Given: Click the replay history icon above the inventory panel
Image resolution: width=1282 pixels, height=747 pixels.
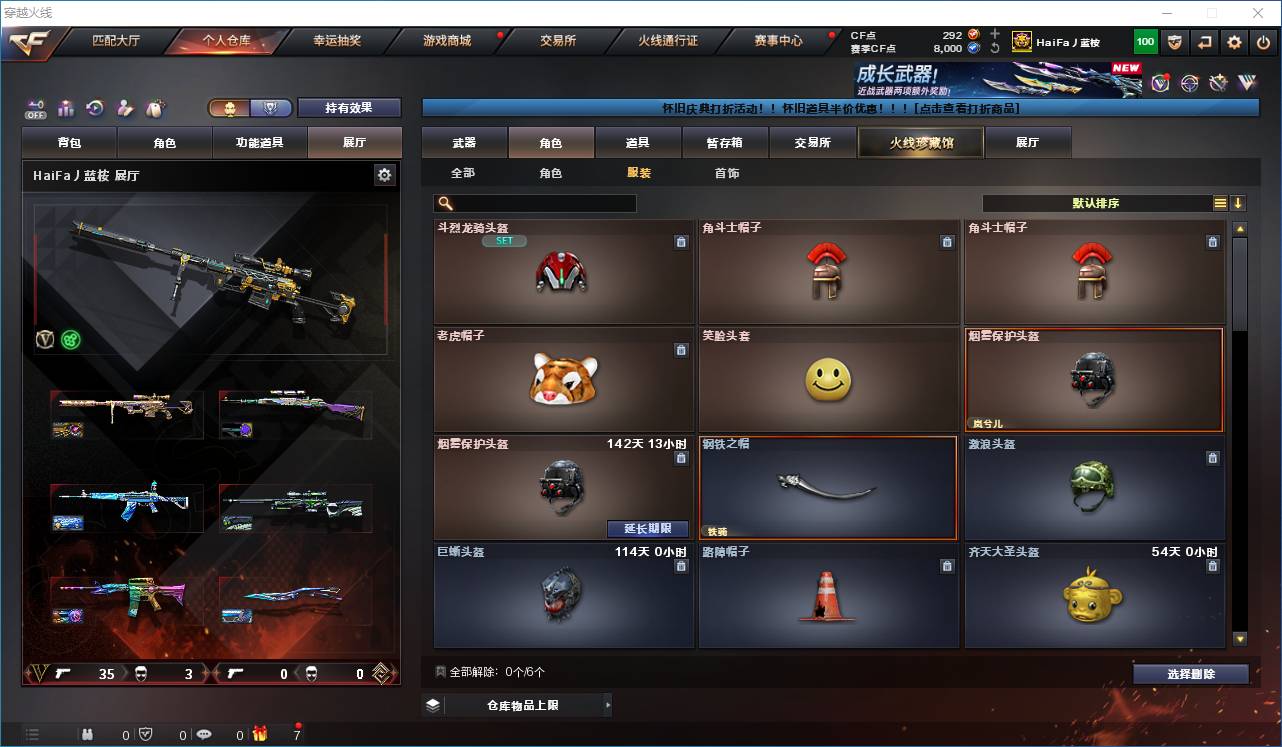Looking at the screenshot, I should click(x=94, y=108).
